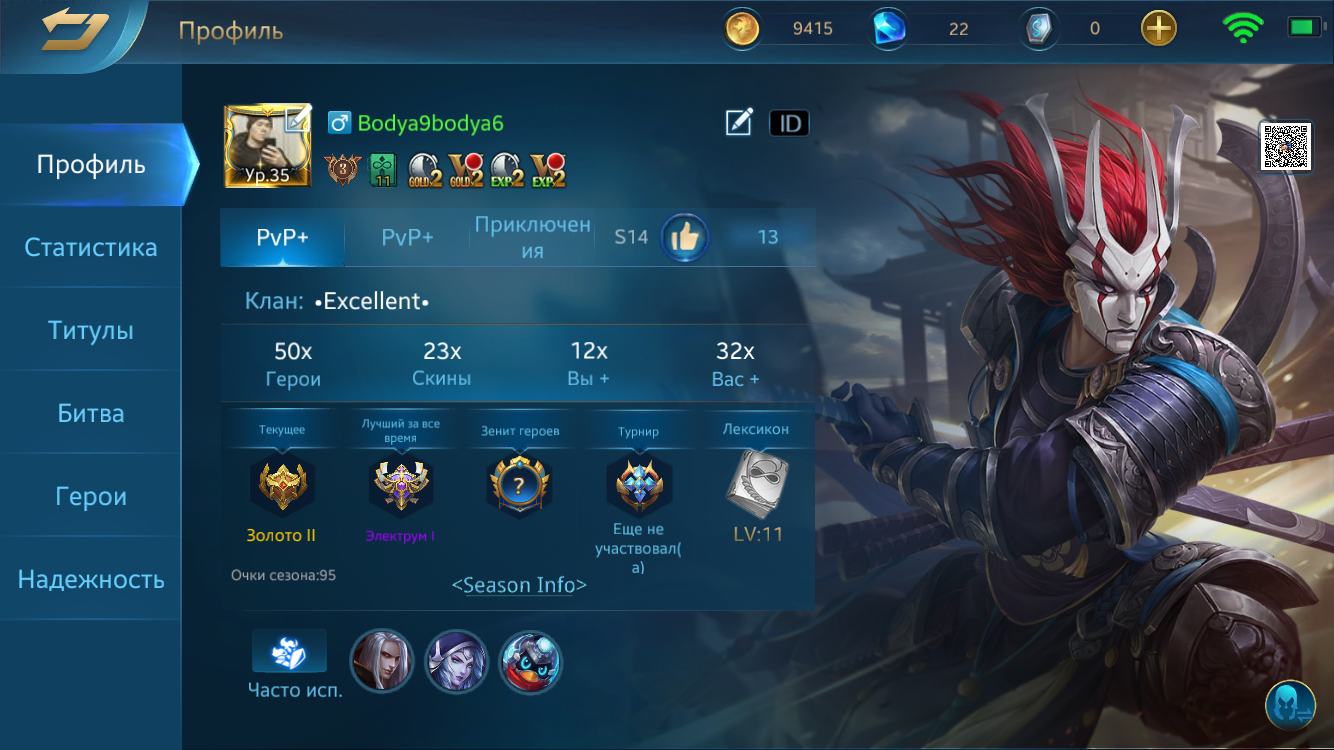
Task: Open the Зенит героев rank emblem
Action: pos(520,483)
